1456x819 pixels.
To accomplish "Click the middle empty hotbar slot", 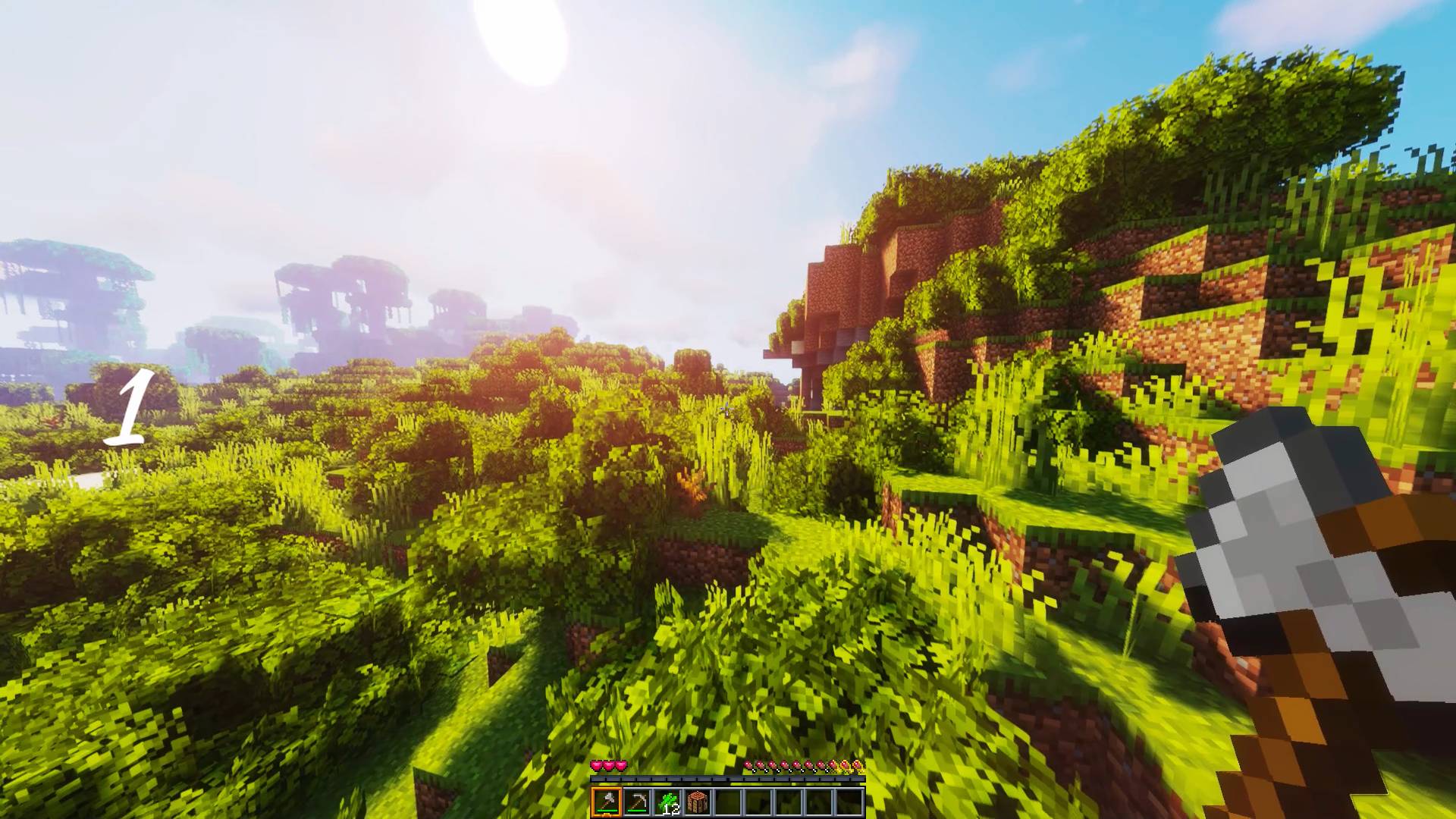I will (789, 802).
